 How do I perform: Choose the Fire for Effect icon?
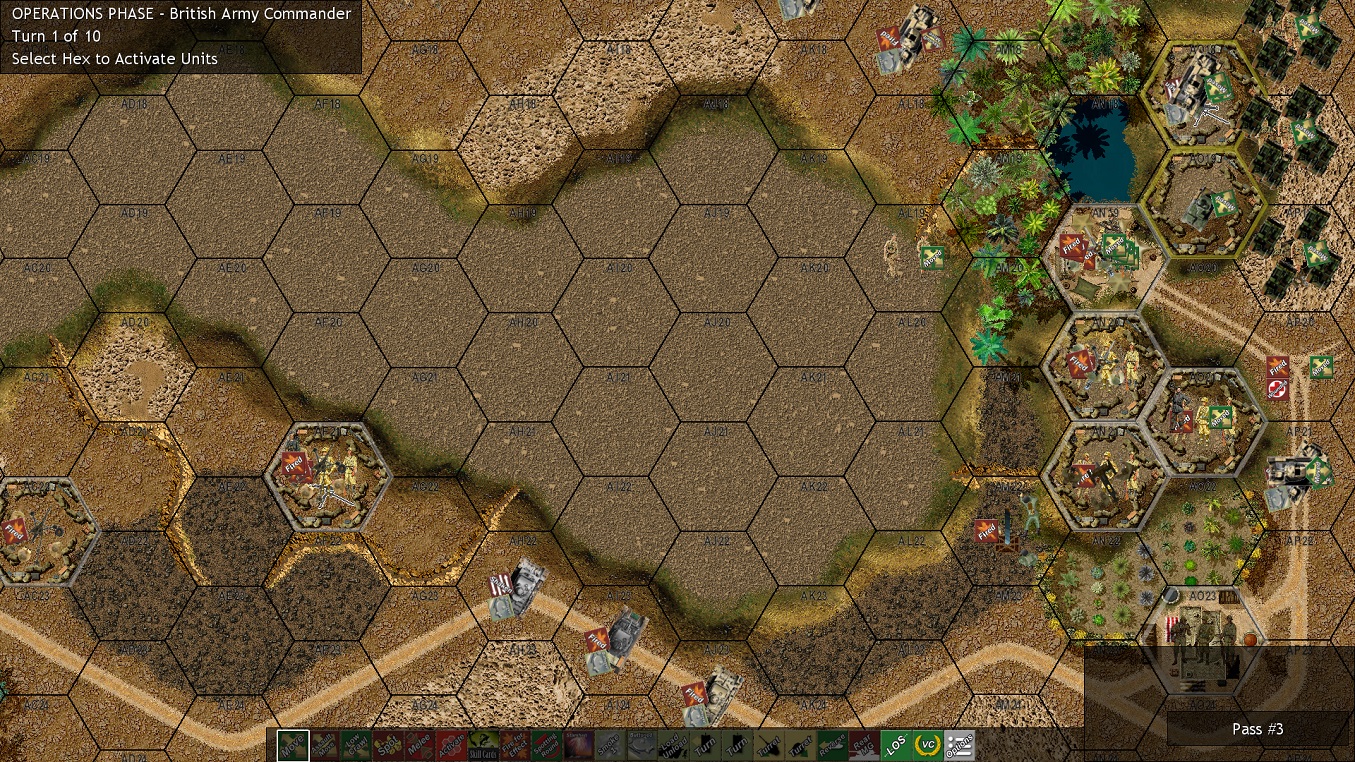pyautogui.click(x=515, y=746)
